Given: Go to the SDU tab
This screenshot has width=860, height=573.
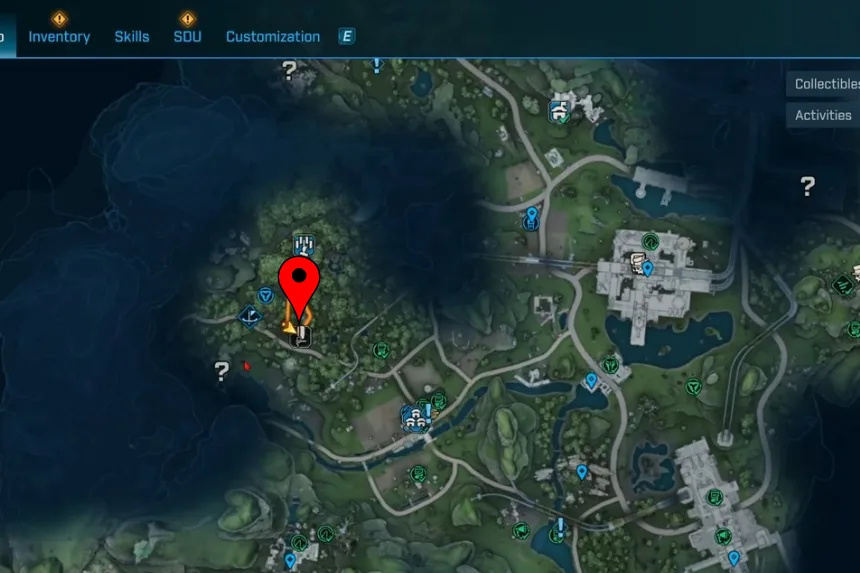Looking at the screenshot, I should click(x=187, y=37).
